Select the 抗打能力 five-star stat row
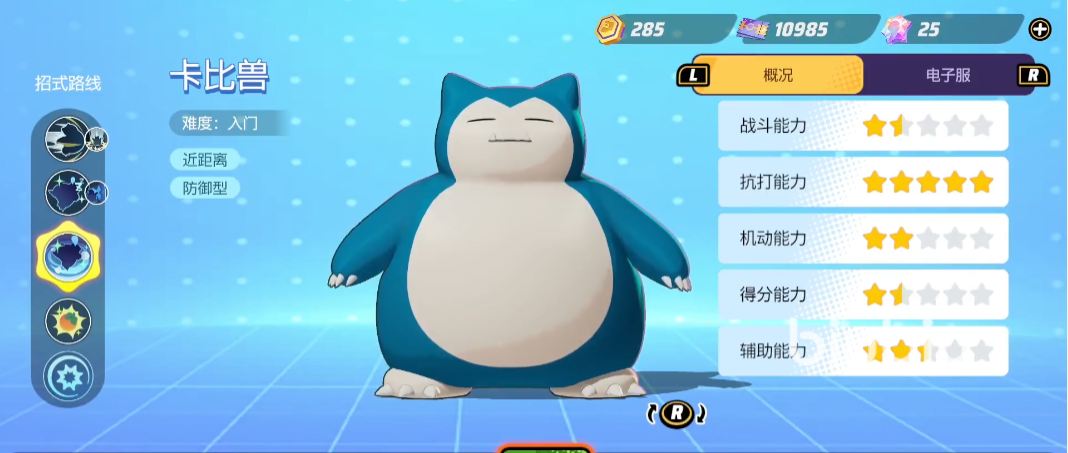The width and height of the screenshot is (1068, 453). pyautogui.click(x=862, y=182)
